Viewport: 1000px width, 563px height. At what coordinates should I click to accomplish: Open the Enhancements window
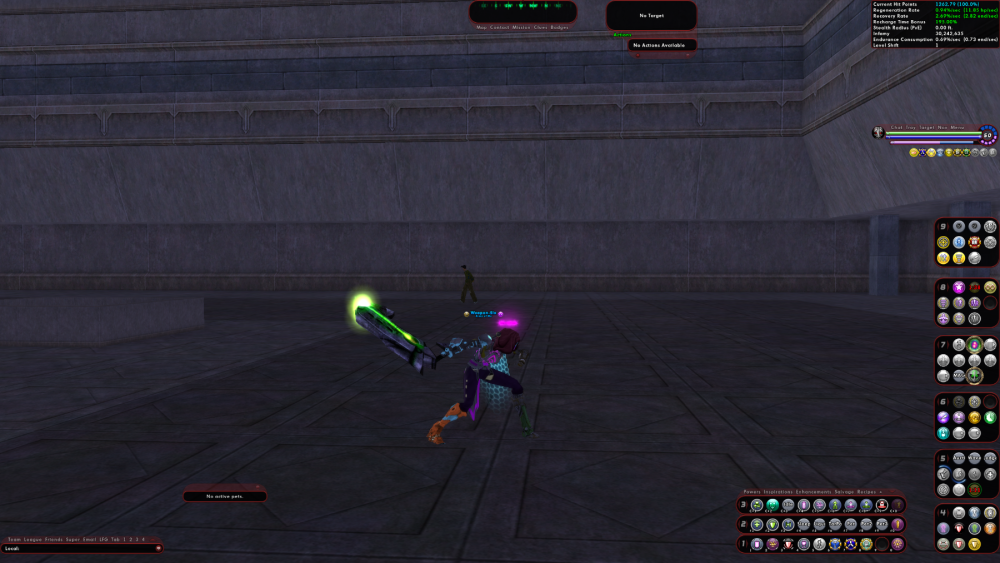coord(814,492)
